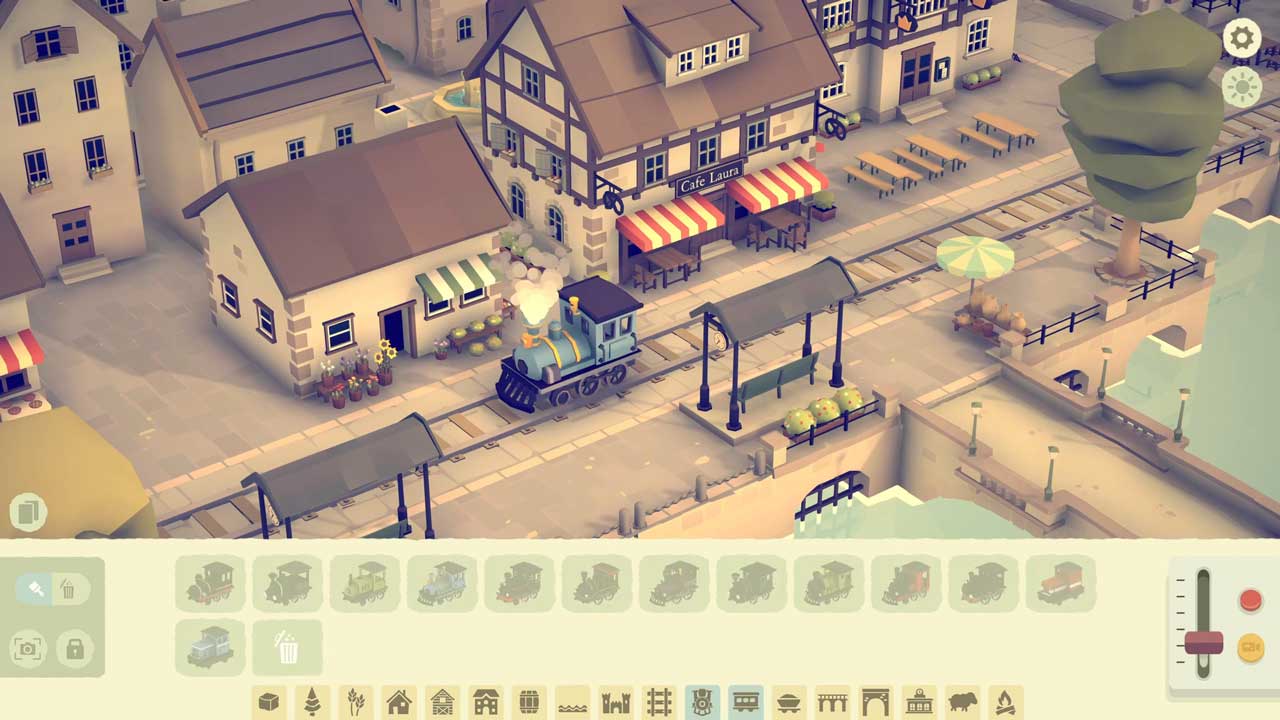Open the sheep animals category

tap(962, 702)
